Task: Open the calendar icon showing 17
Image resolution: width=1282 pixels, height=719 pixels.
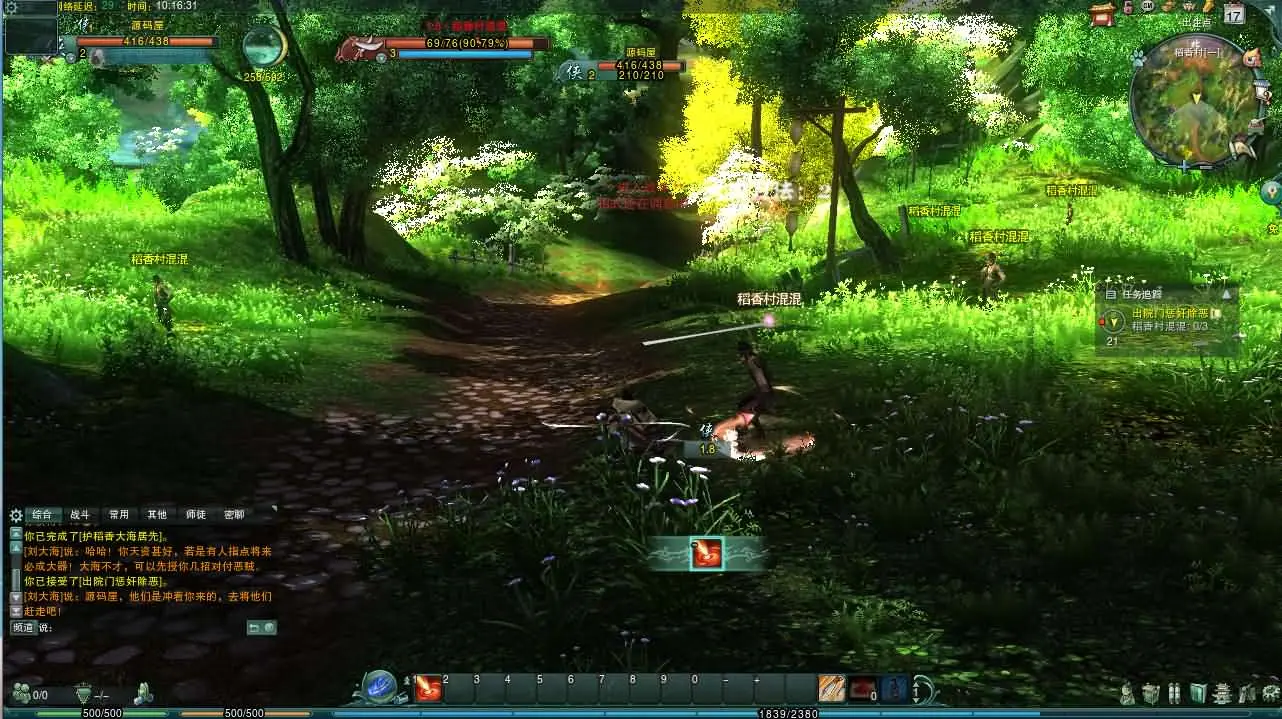Action: tap(1234, 13)
